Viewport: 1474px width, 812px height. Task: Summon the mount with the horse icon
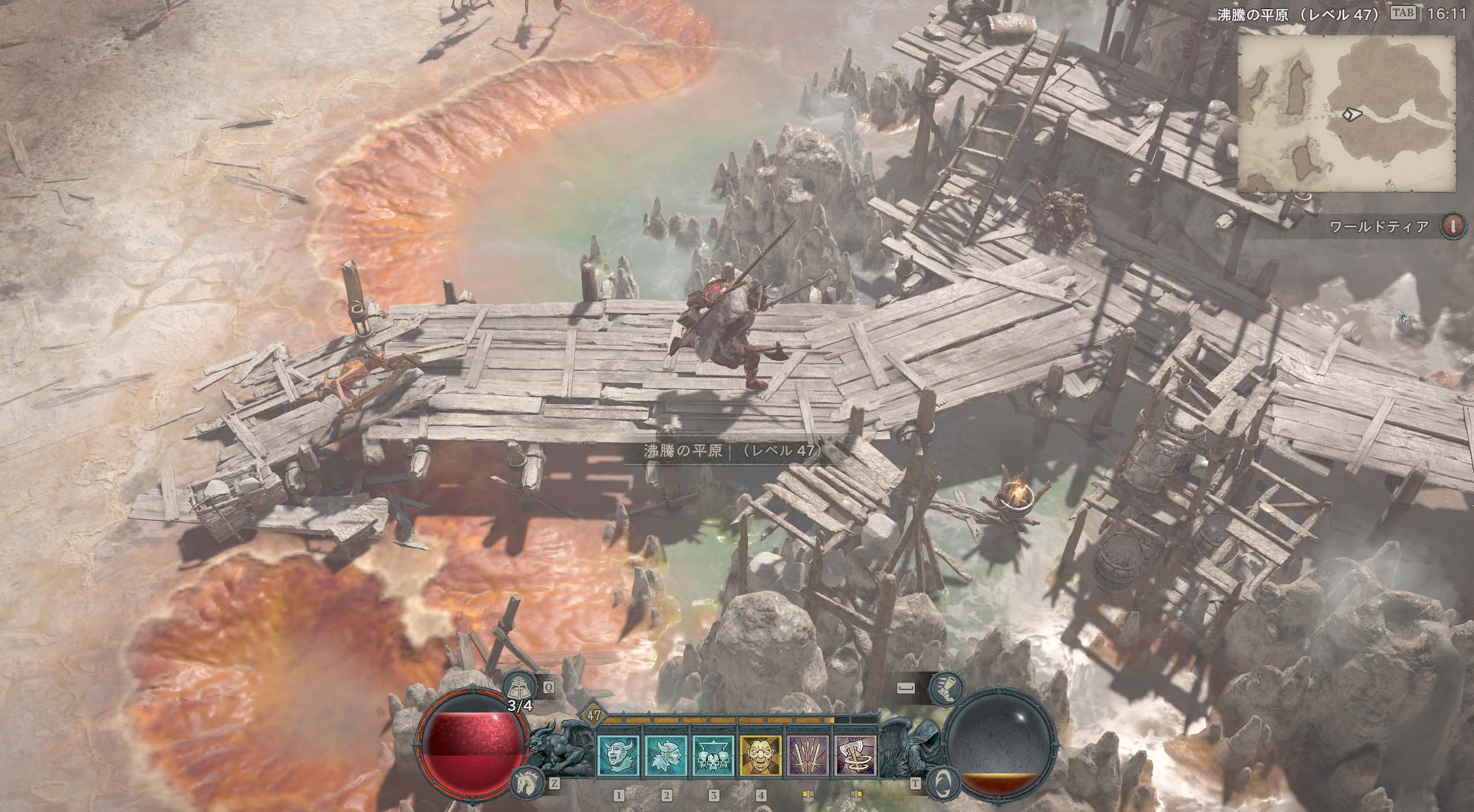pos(523,783)
